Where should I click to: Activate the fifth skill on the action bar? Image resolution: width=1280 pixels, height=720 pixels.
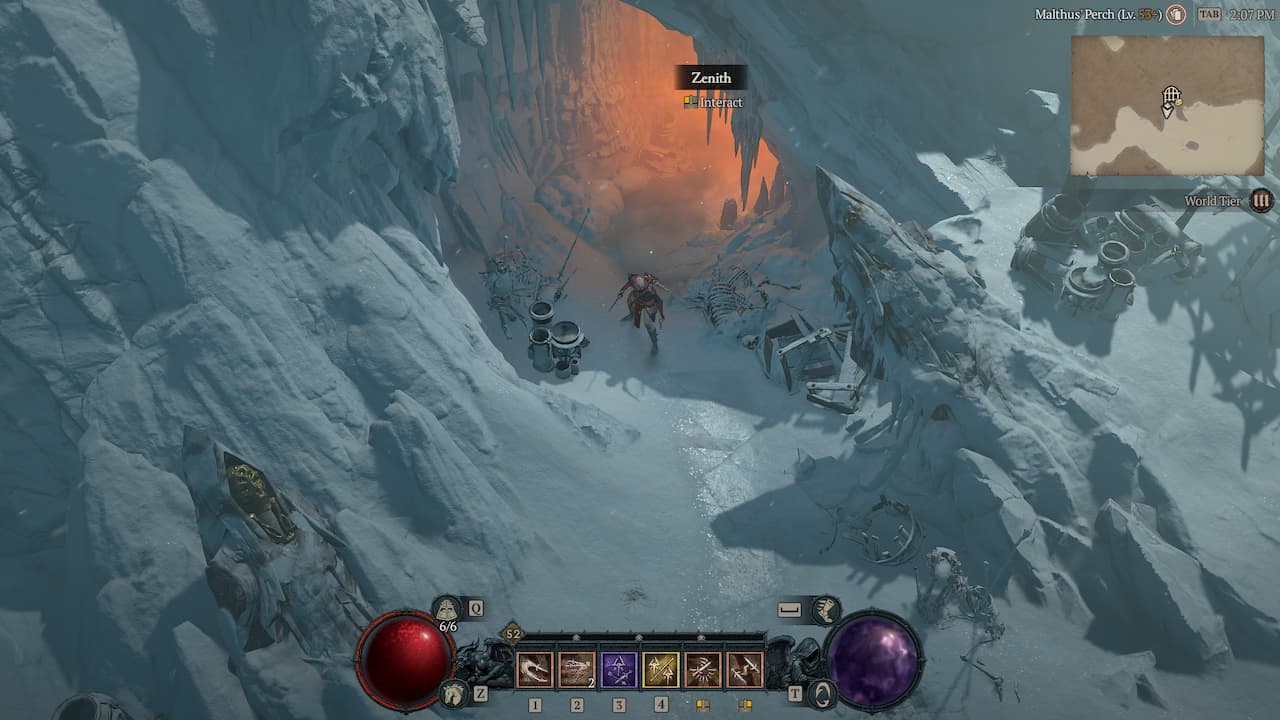pos(702,668)
